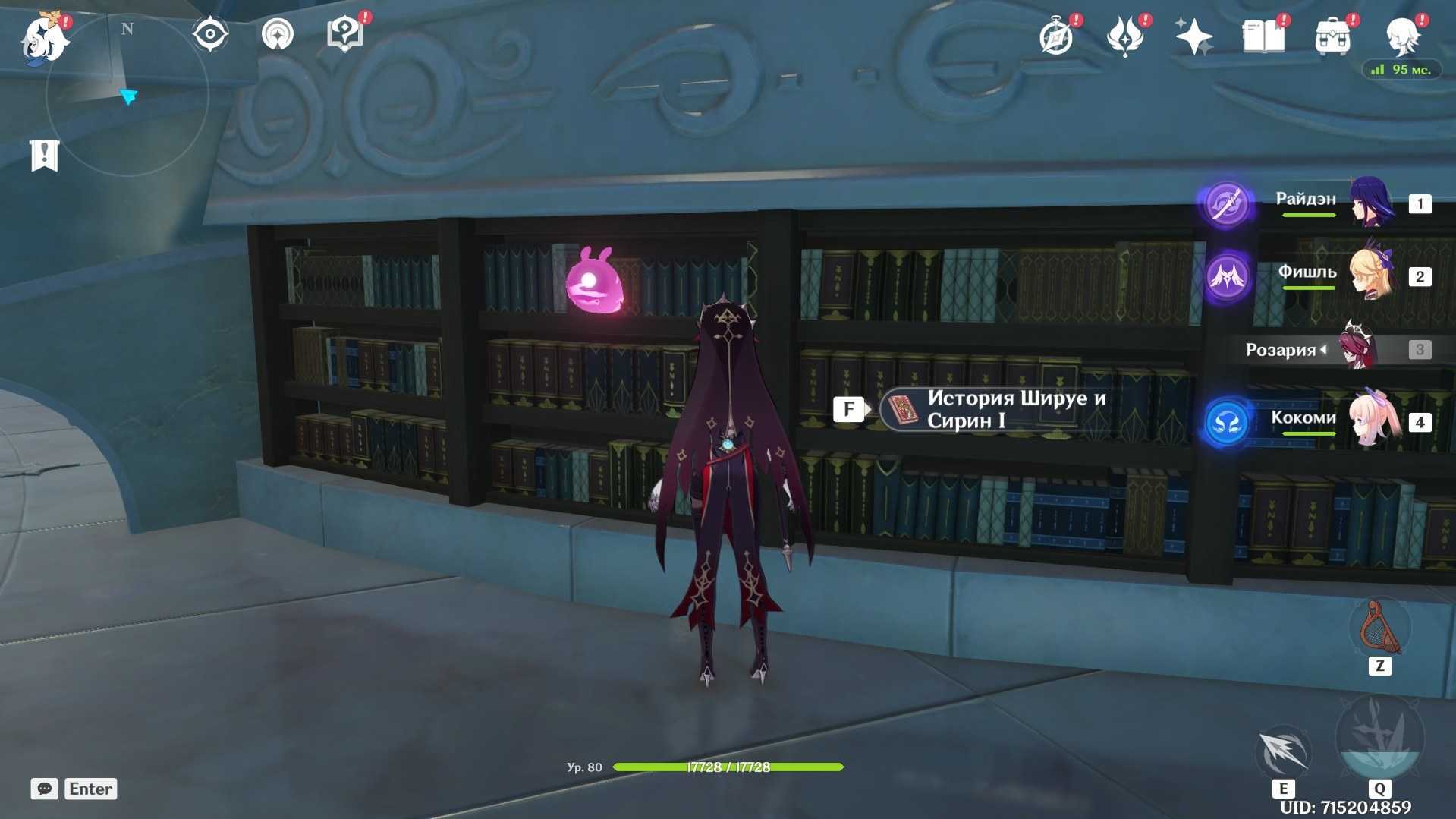This screenshot has height=819, width=1456.
Task: Open the quest log bookmark icon
Action: click(x=44, y=155)
